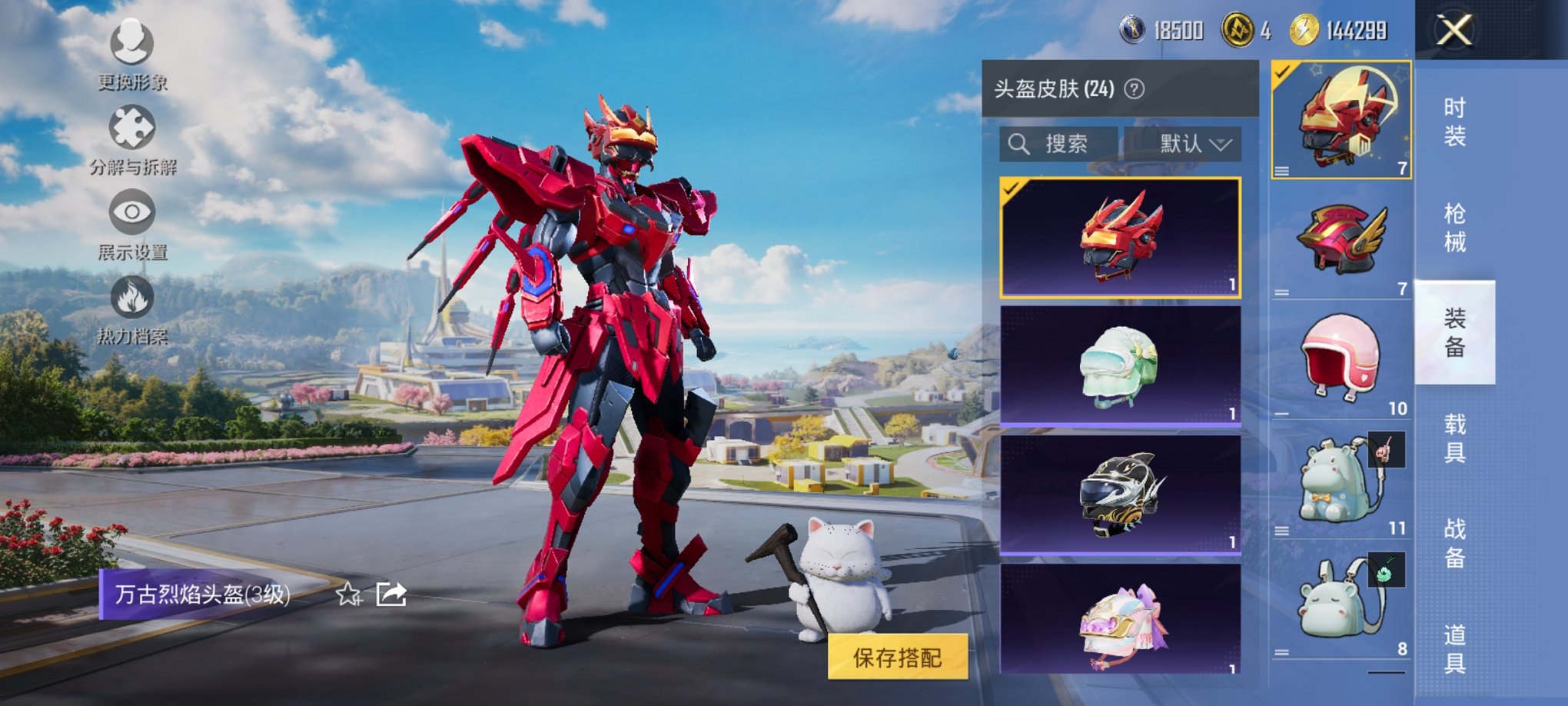Open the 更换形象 change appearance panel
The height and width of the screenshot is (706, 1568).
click(x=132, y=46)
